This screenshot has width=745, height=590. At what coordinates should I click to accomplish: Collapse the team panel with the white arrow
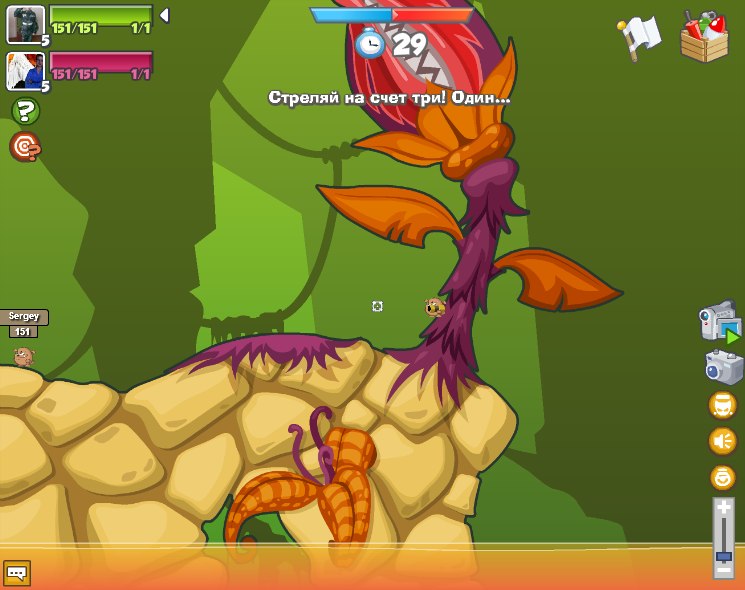click(x=164, y=15)
